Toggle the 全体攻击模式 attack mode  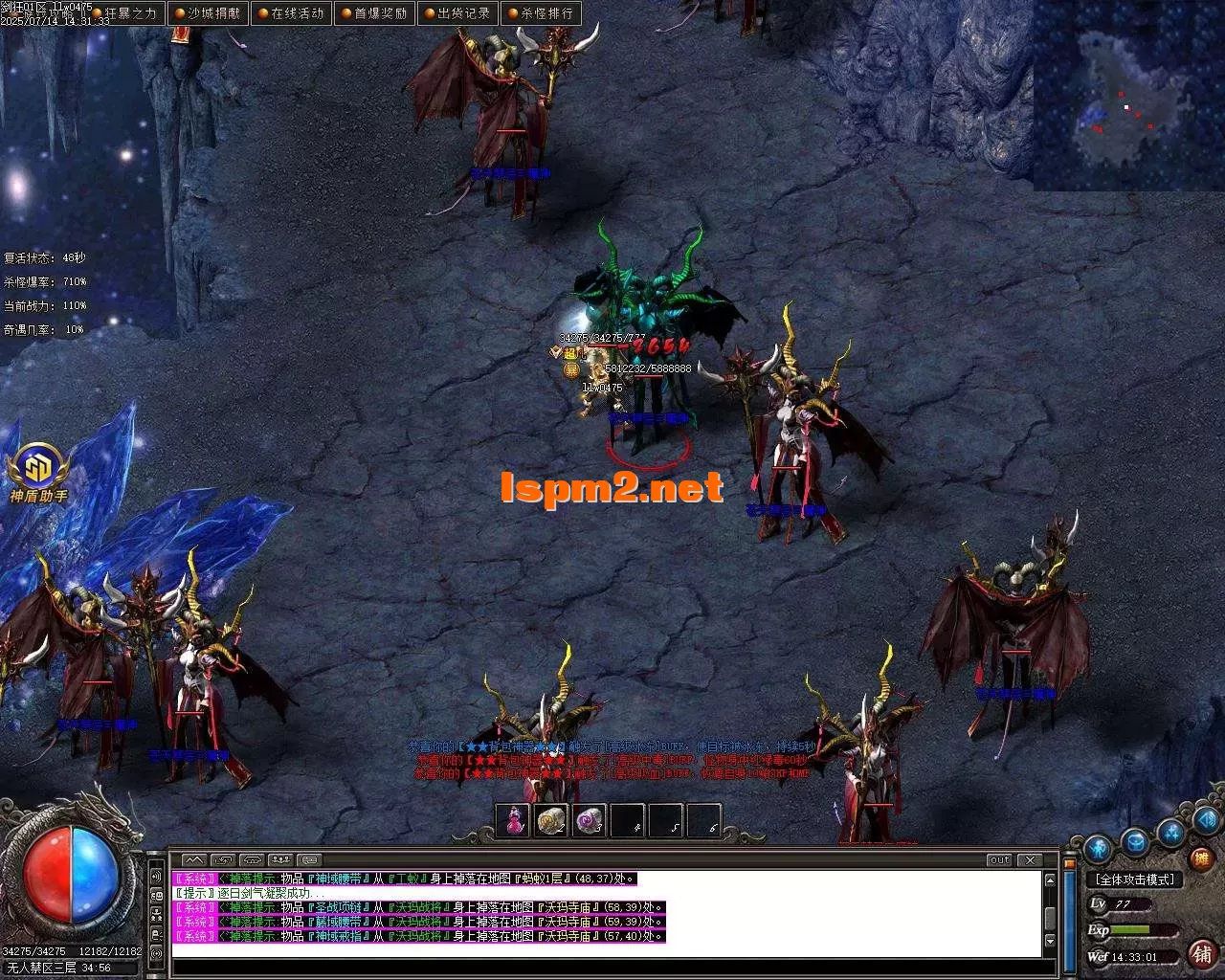point(1134,879)
